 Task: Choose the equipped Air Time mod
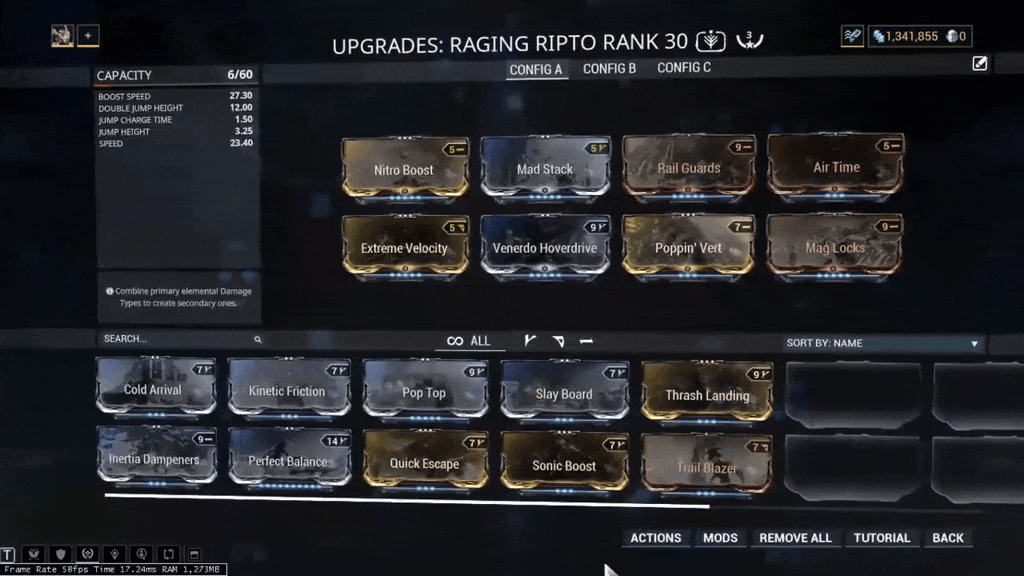click(x=836, y=166)
